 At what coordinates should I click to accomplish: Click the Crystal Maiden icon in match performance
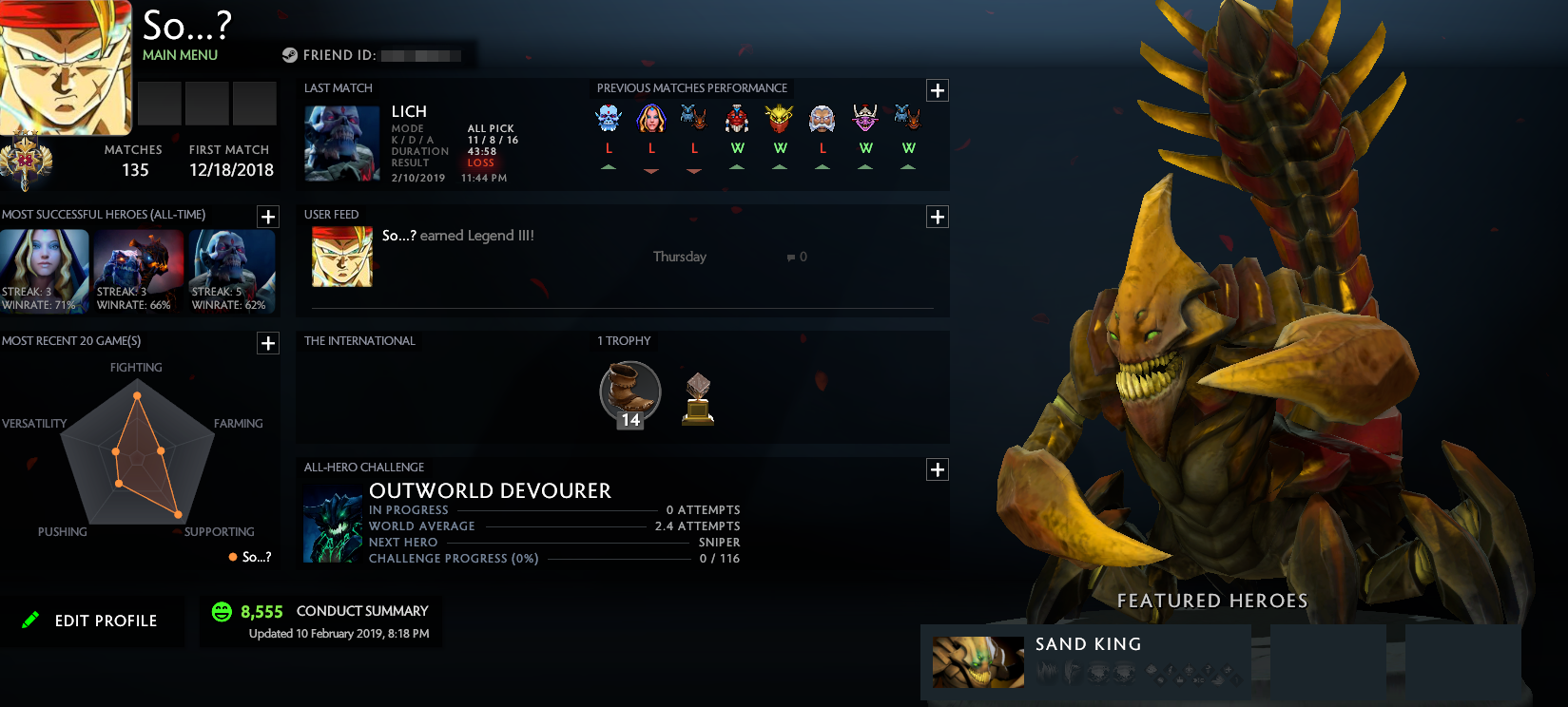tap(651, 119)
